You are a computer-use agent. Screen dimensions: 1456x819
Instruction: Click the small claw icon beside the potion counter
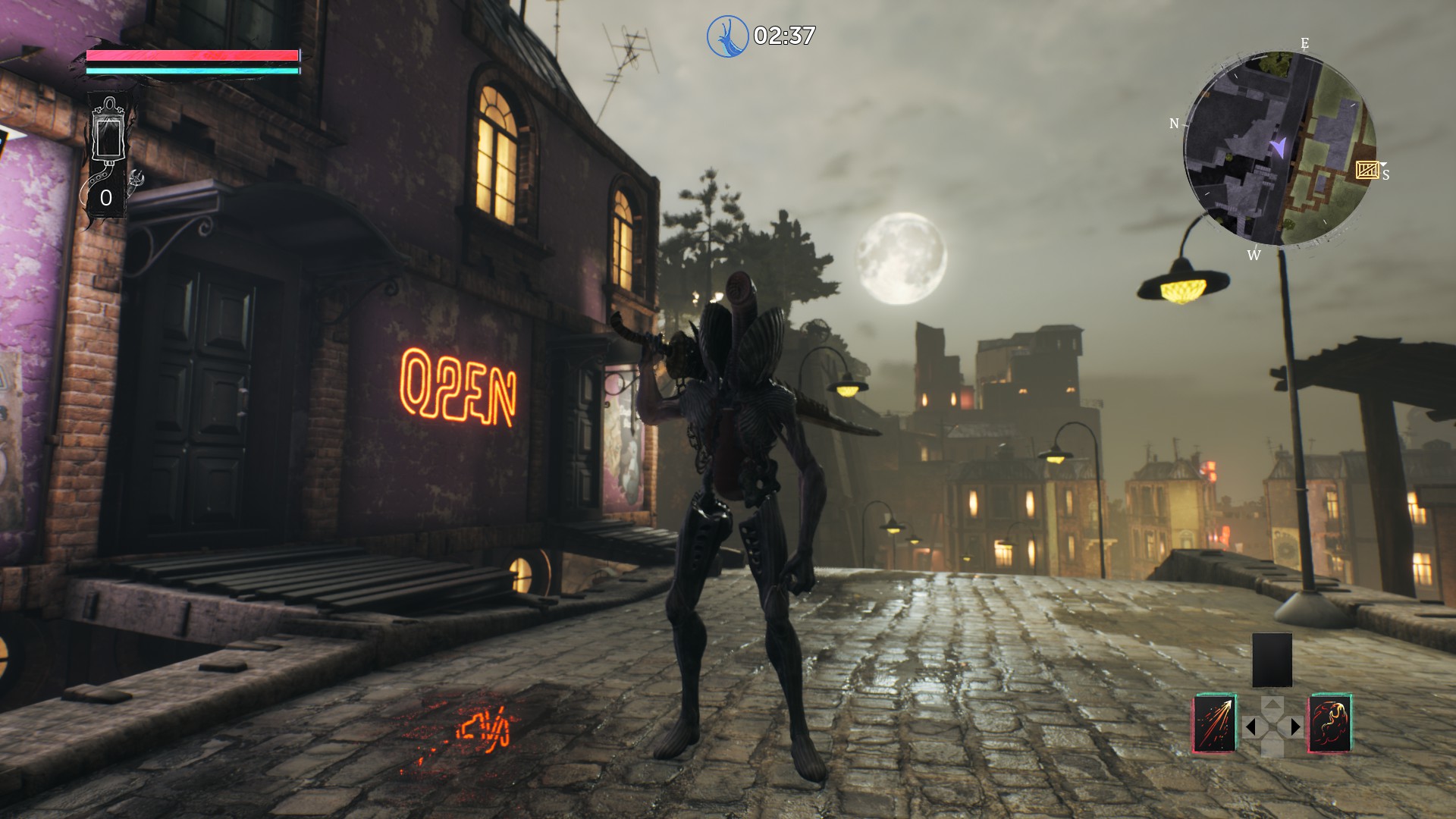coord(136,179)
